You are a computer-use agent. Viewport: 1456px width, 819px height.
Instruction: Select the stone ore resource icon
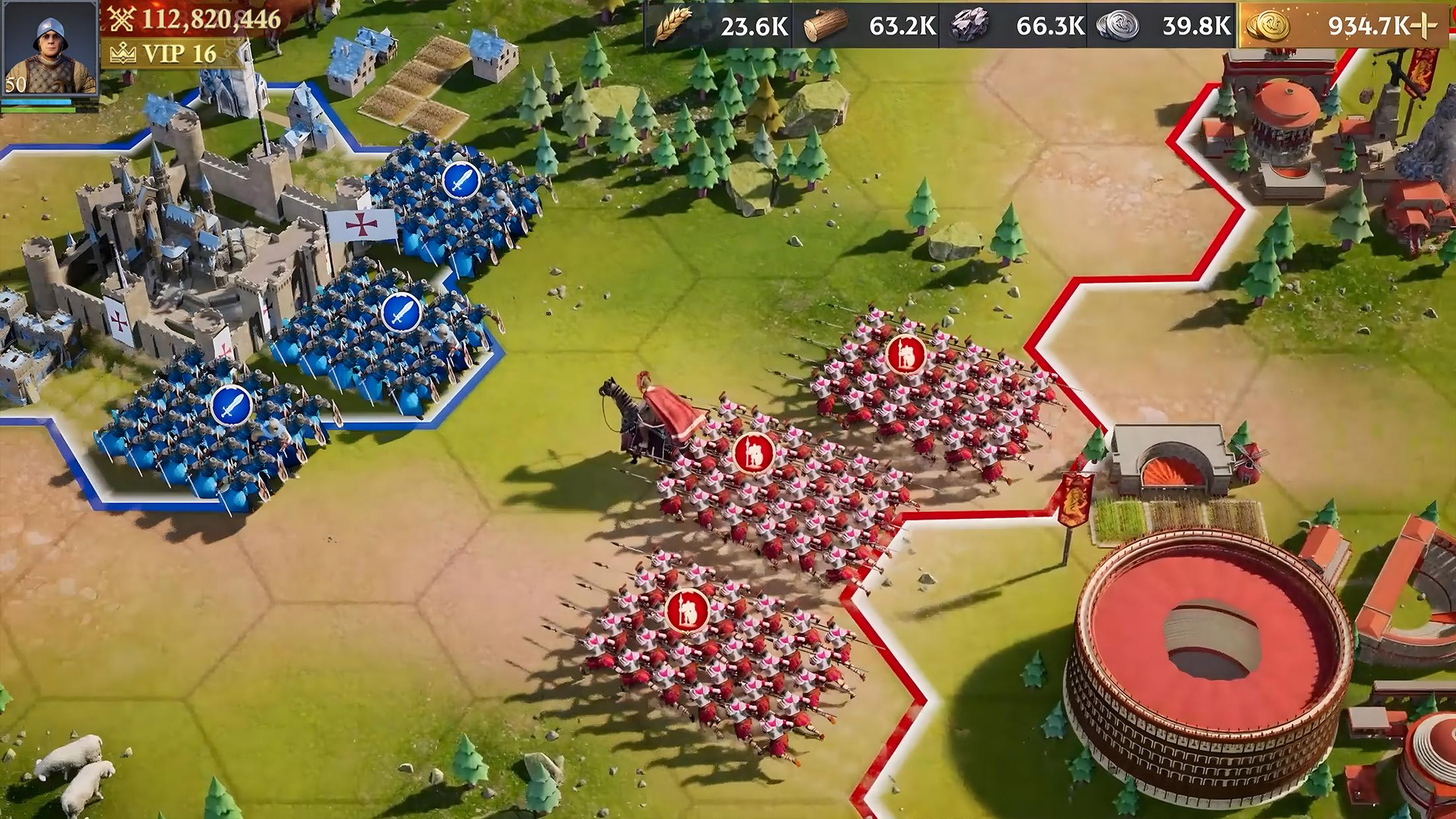(x=969, y=26)
